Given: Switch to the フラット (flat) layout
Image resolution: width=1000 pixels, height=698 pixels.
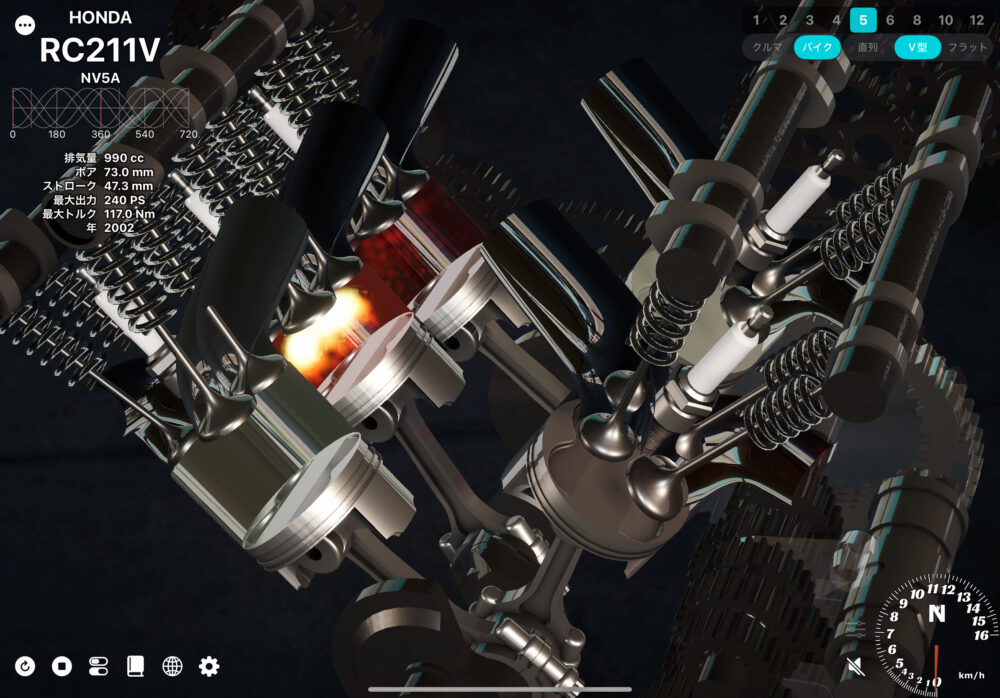Looking at the screenshot, I should pyautogui.click(x=967, y=47).
